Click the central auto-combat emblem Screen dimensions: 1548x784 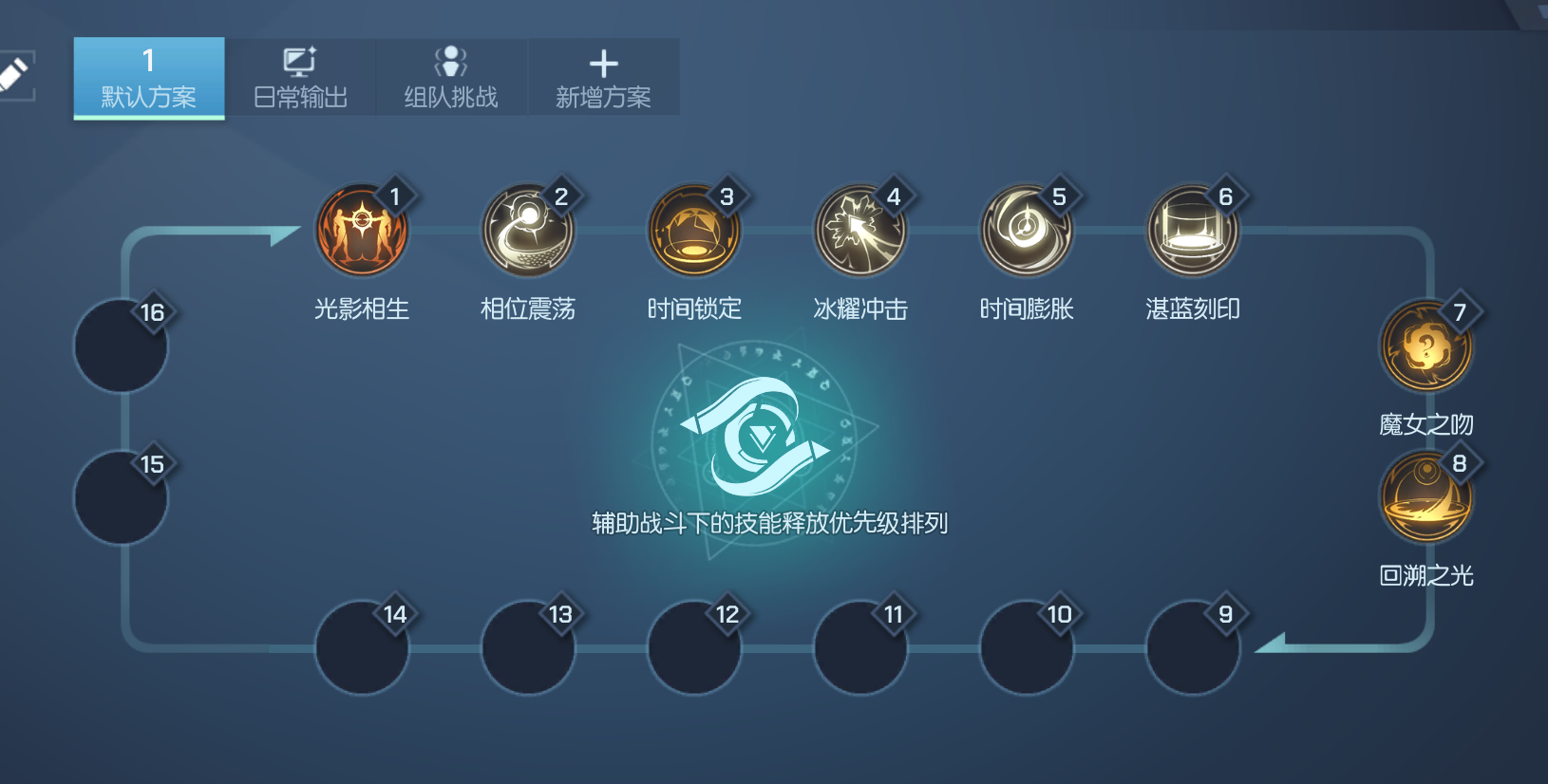(x=756, y=438)
